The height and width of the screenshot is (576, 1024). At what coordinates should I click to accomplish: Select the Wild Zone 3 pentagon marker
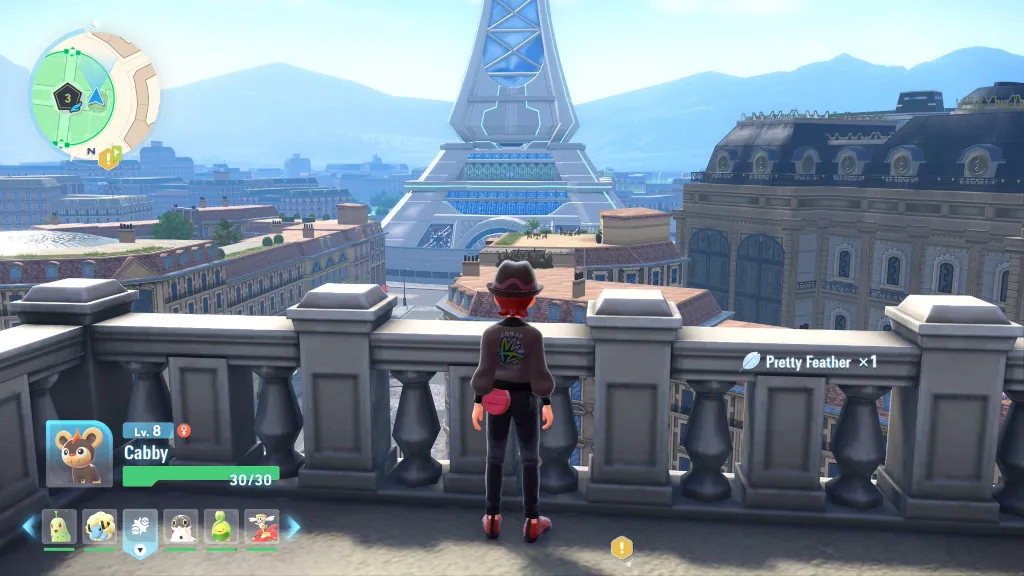pyautogui.click(x=68, y=97)
